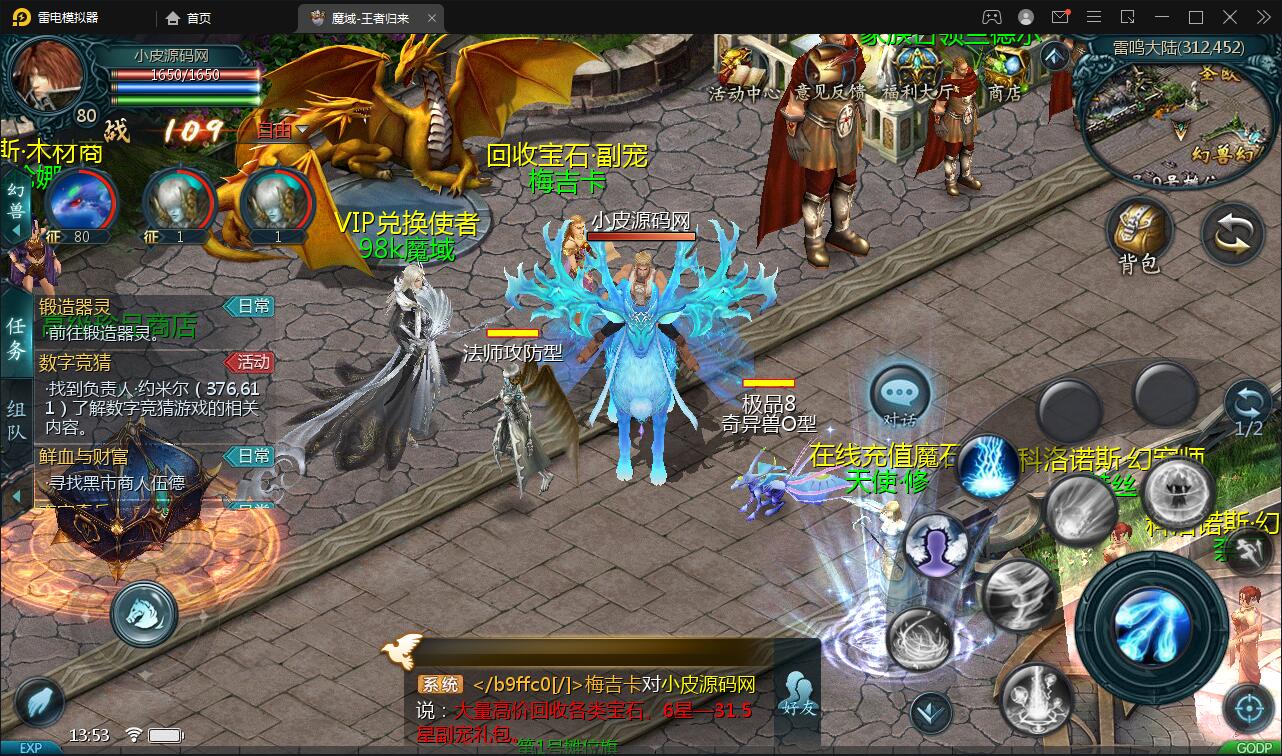This screenshot has width=1282, height=756.
Task: Switch skill page with the 1/2 button
Action: (1248, 408)
